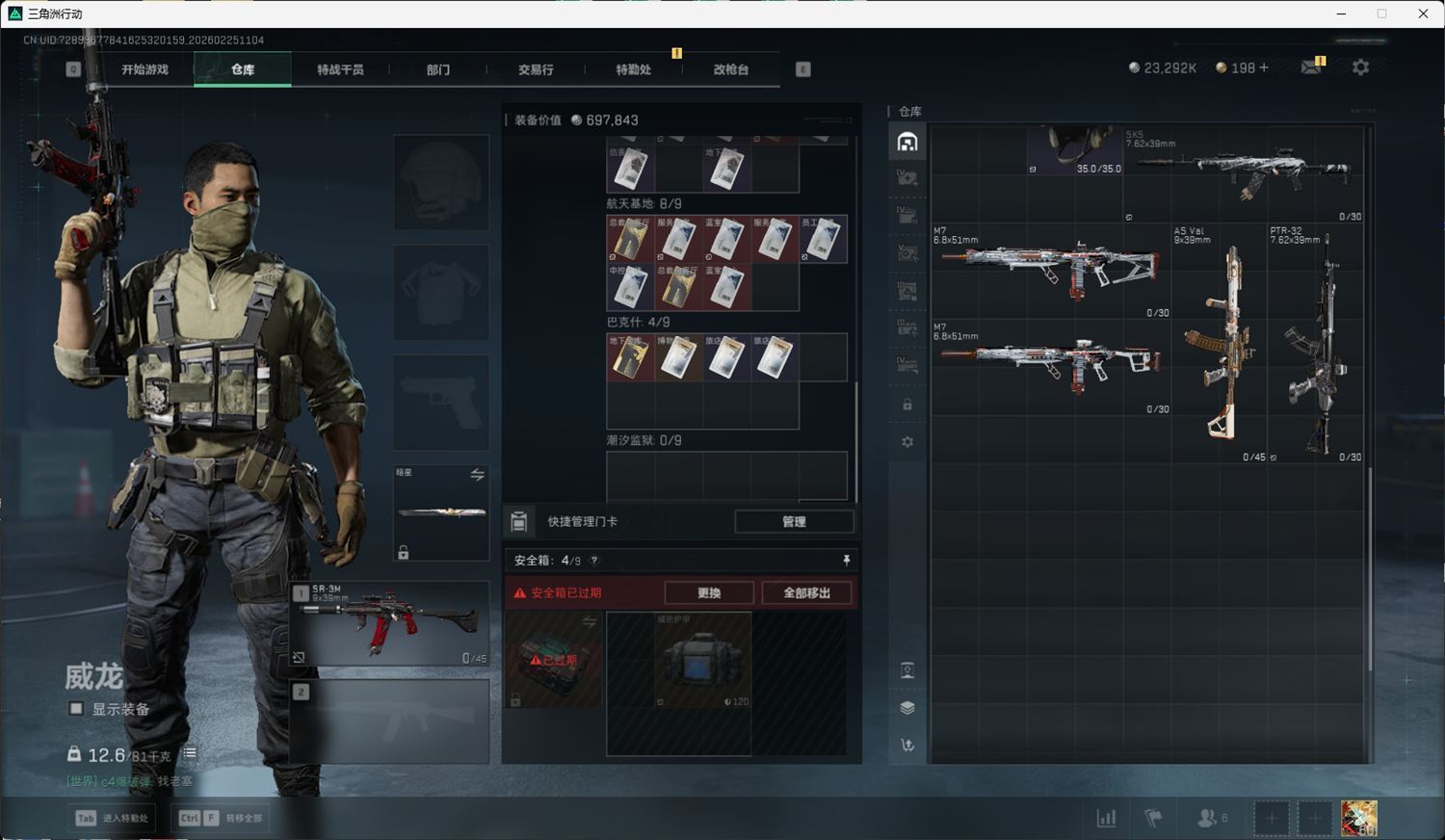Switch to the 特战干员 tab
This screenshot has height=840, width=1445.
[x=340, y=69]
